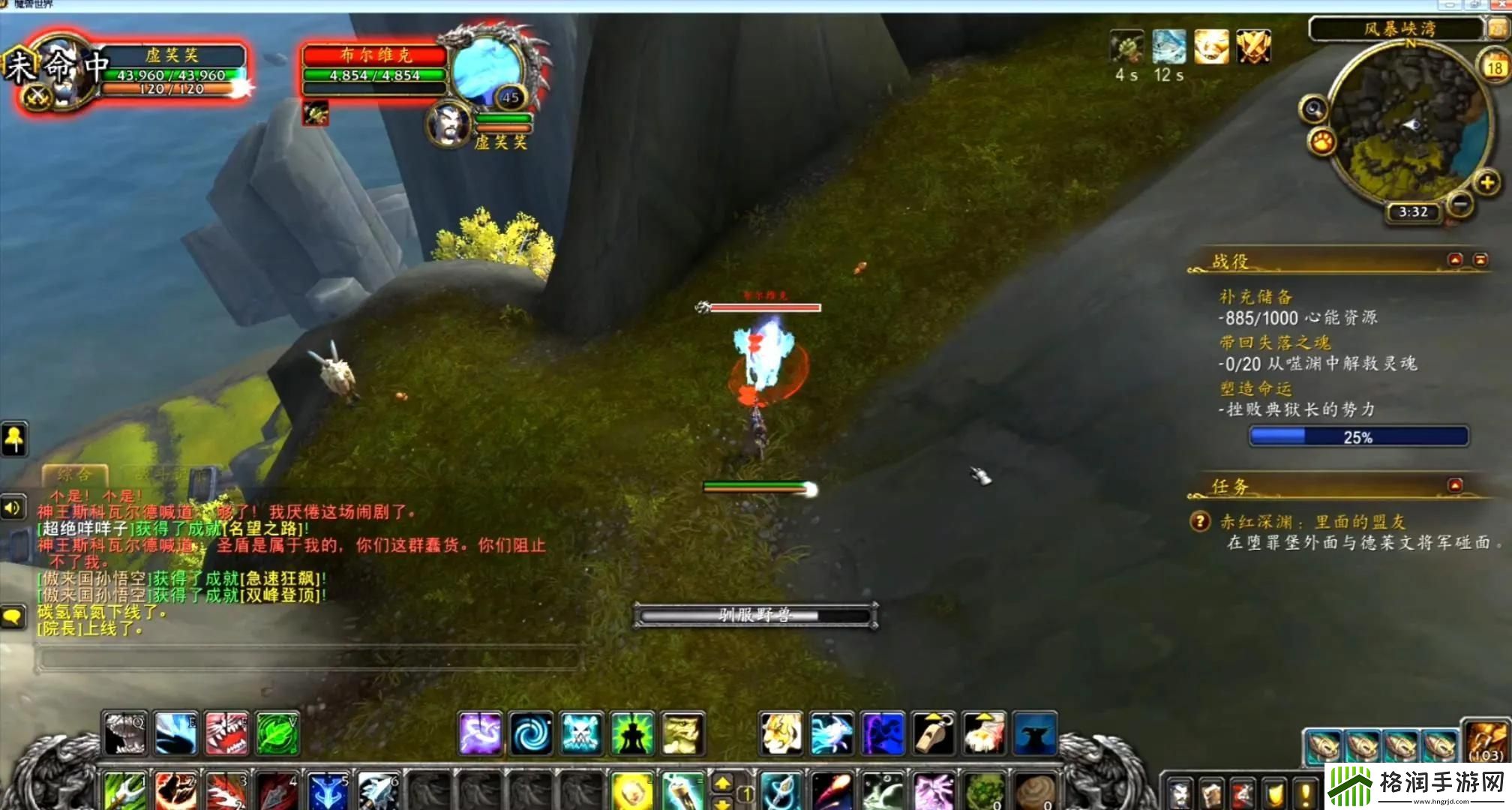Open the magnifying glass tracking button
The width and height of the screenshot is (1512, 810).
pos(1314,109)
